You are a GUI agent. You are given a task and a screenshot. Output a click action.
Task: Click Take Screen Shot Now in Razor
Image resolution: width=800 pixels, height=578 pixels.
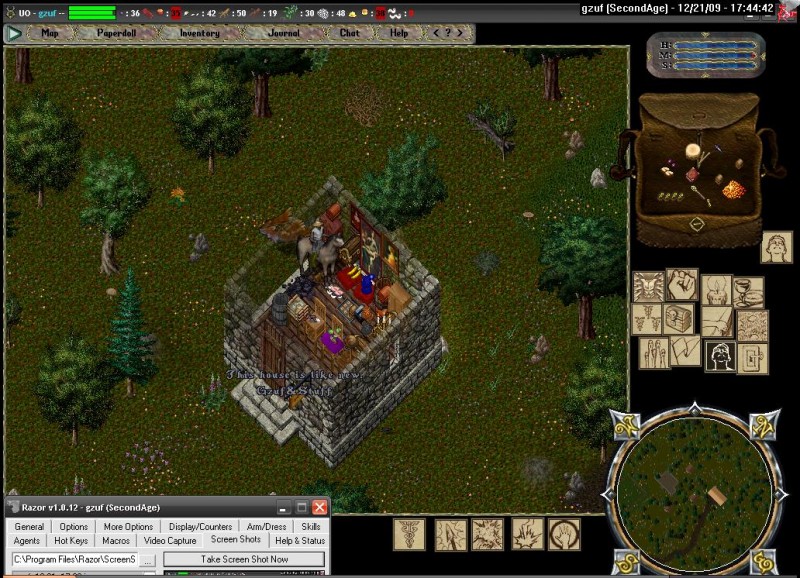[244, 560]
